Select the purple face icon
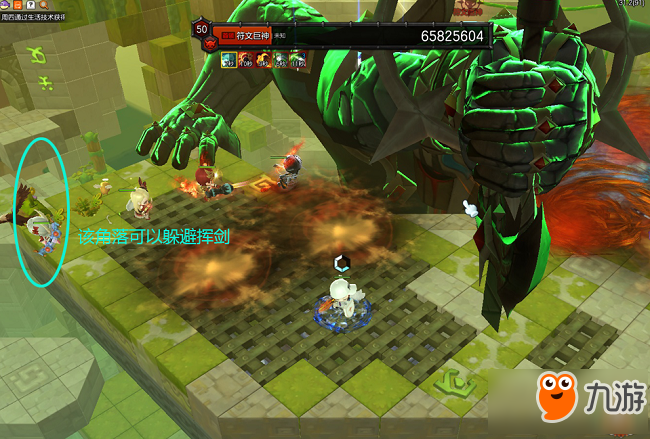This screenshot has height=439, width=650. [7, 6]
